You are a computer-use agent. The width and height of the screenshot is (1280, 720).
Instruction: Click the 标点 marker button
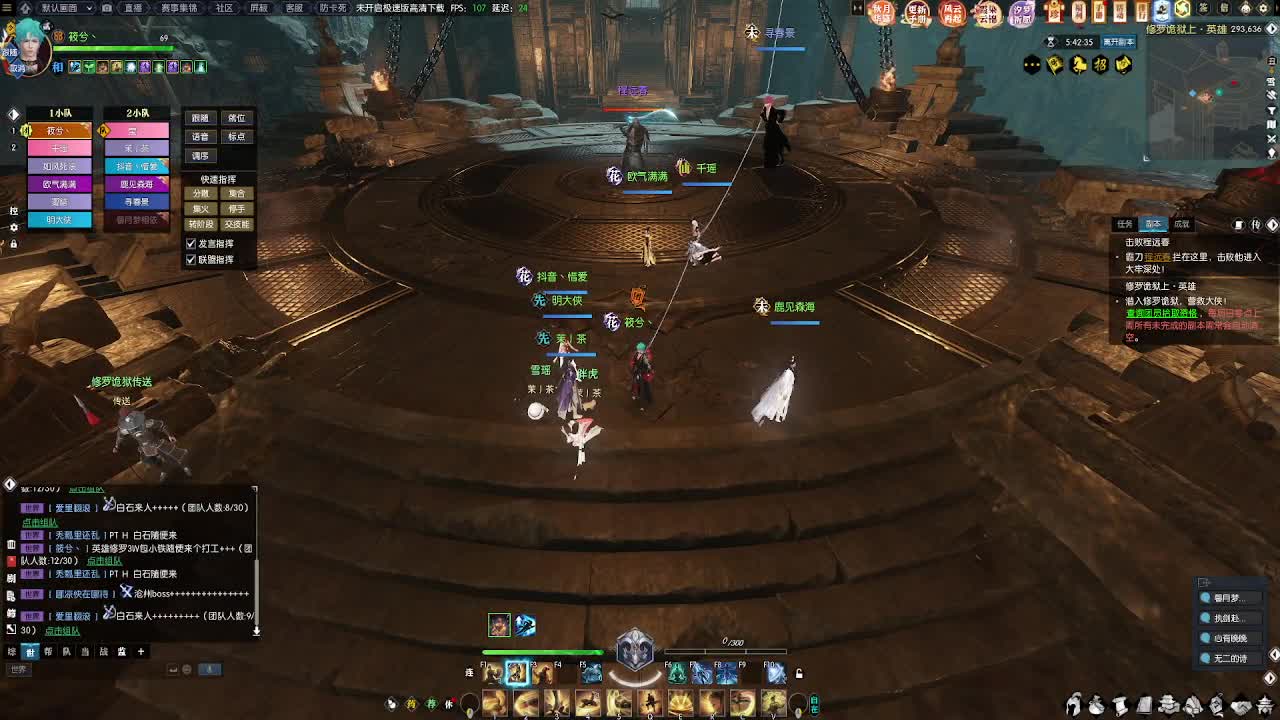click(236, 137)
